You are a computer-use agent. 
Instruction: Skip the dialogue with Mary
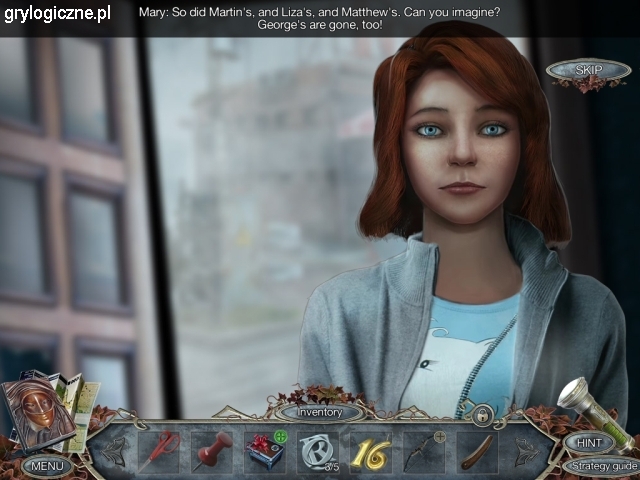click(x=587, y=70)
